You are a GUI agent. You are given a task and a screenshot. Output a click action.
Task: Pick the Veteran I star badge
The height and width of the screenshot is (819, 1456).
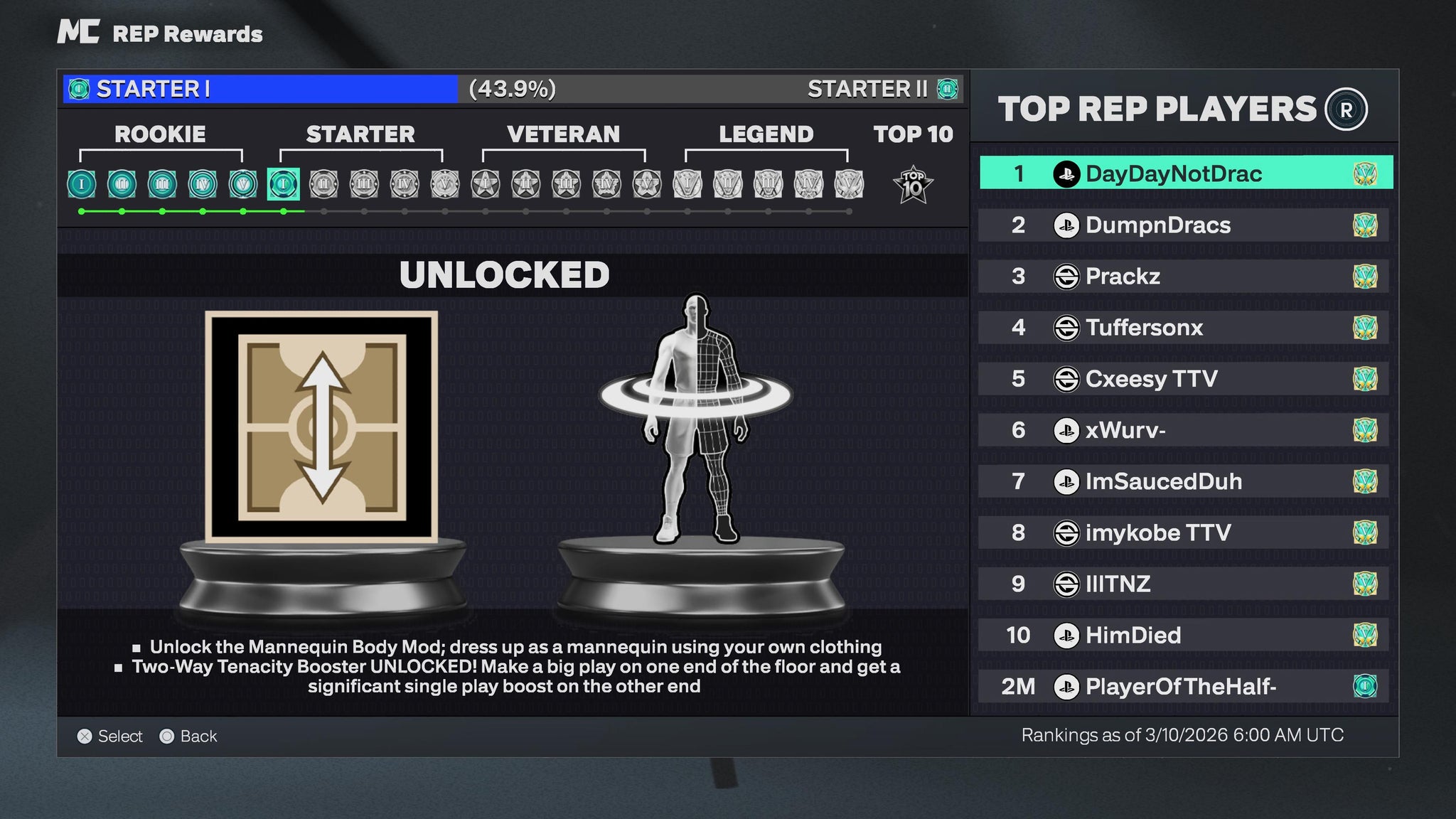click(x=485, y=184)
